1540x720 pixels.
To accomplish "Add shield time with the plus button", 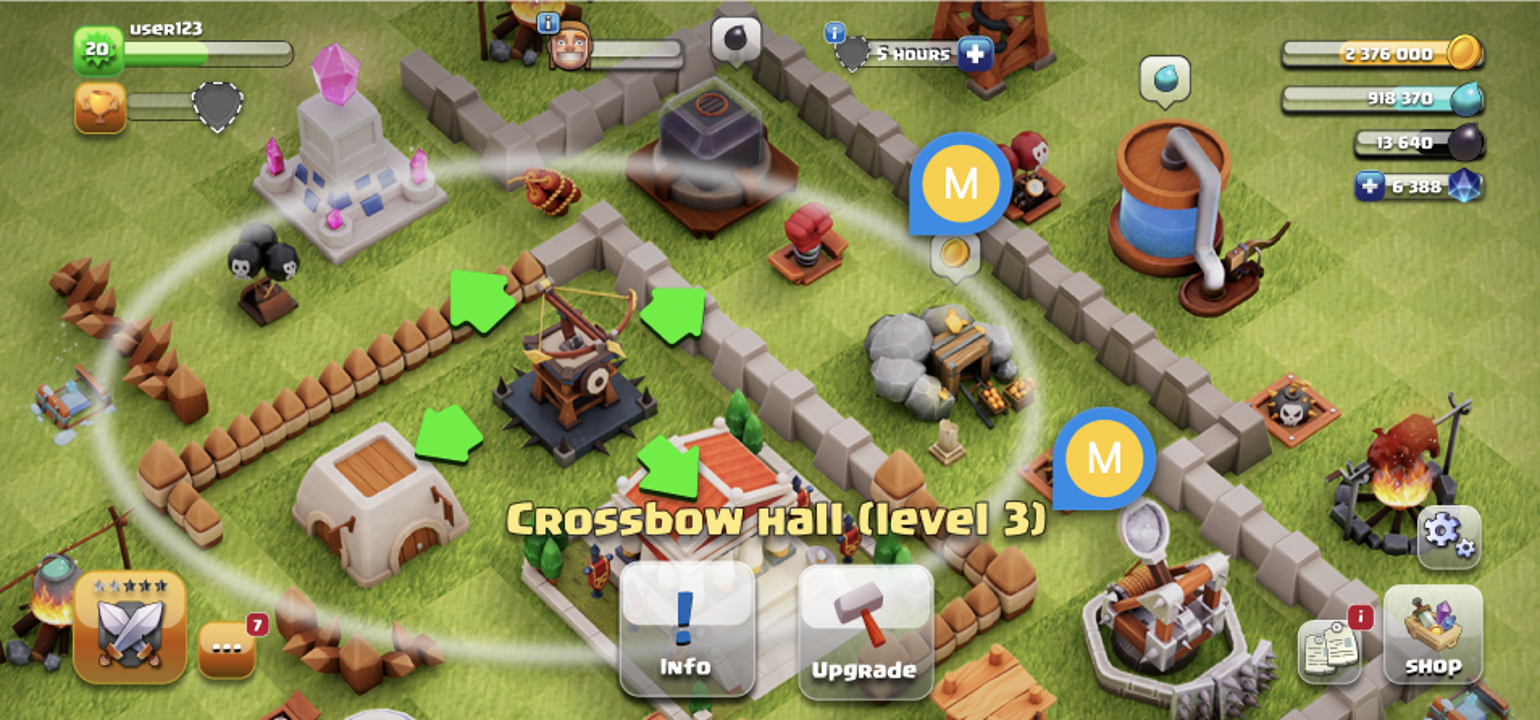I will click(x=974, y=53).
